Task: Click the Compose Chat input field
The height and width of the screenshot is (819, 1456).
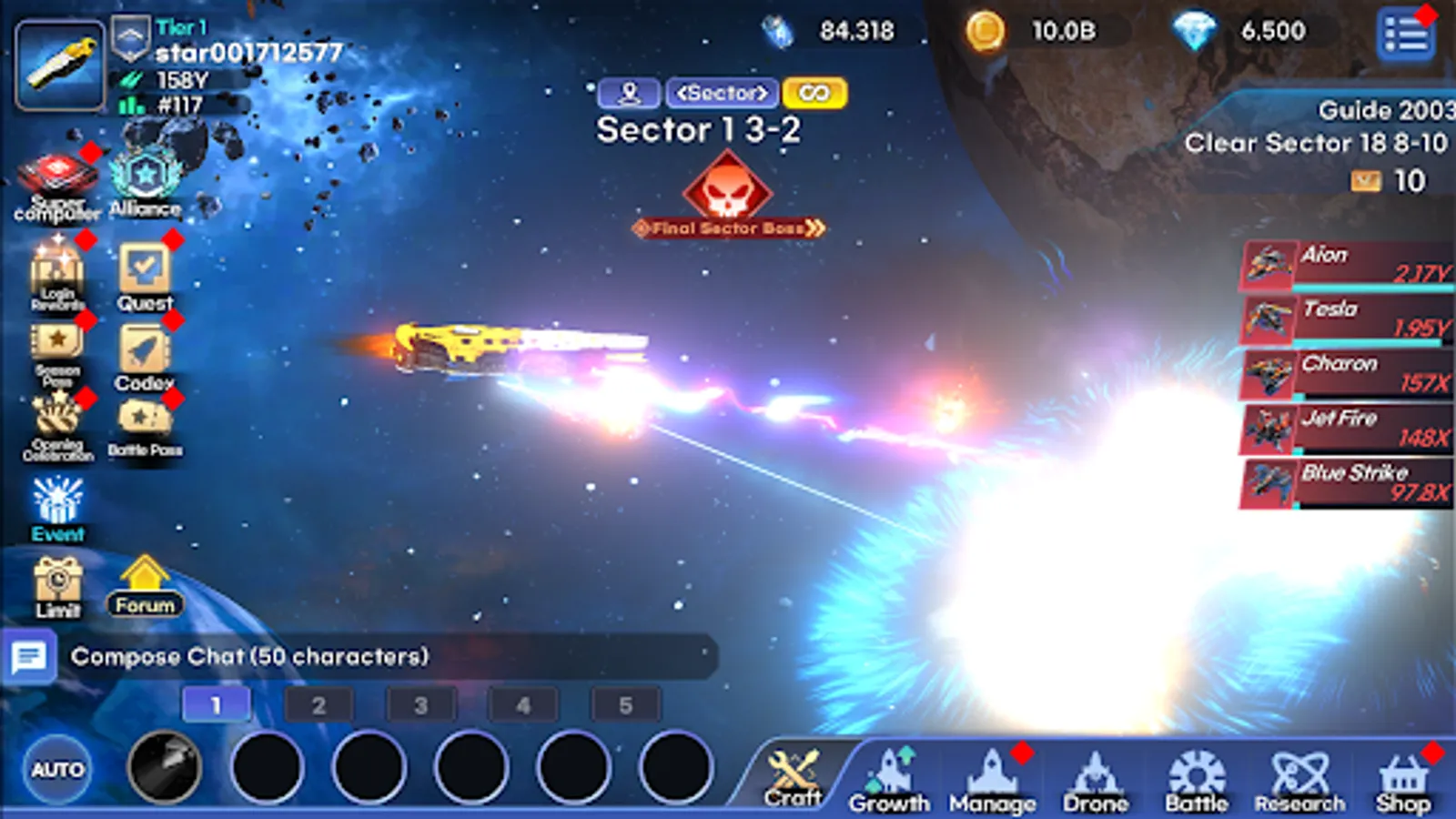Action: click(364, 653)
